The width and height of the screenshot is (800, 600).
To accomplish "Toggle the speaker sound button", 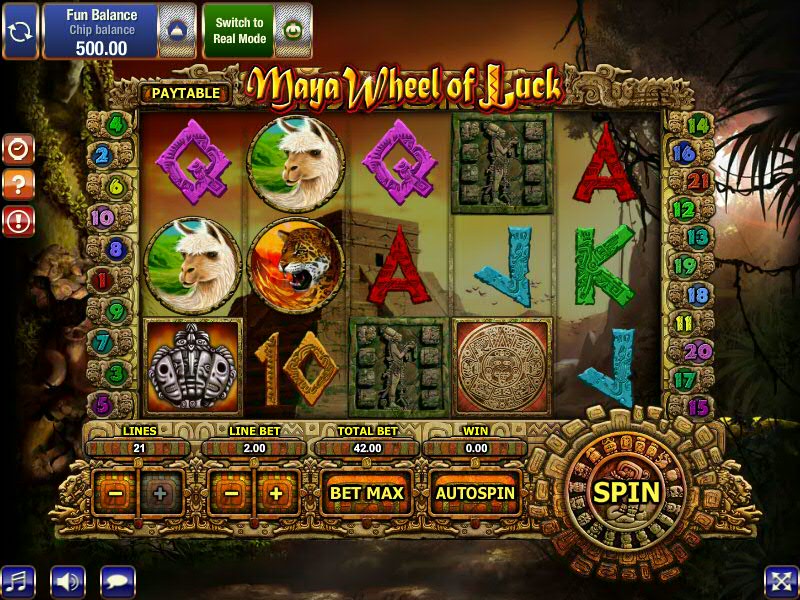I will [x=68, y=581].
